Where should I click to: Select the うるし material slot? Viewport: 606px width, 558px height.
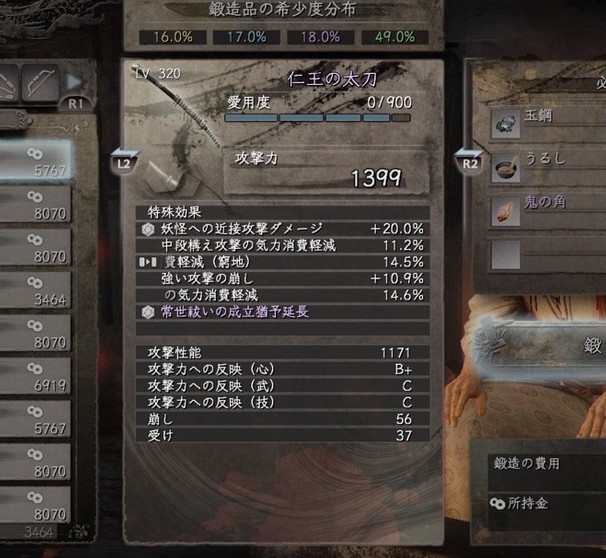(550, 167)
